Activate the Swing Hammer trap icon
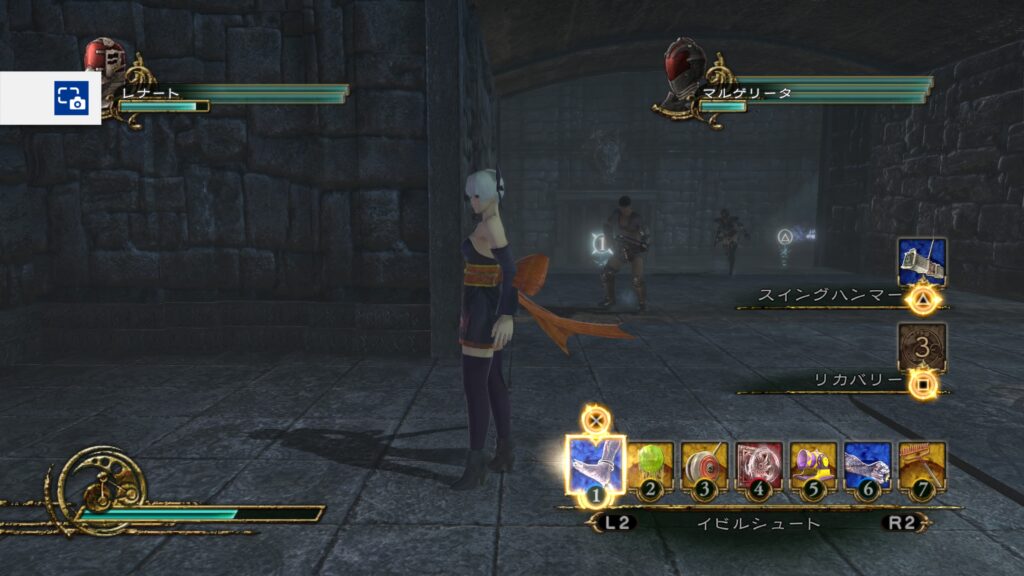The height and width of the screenshot is (576, 1024). pos(921,263)
